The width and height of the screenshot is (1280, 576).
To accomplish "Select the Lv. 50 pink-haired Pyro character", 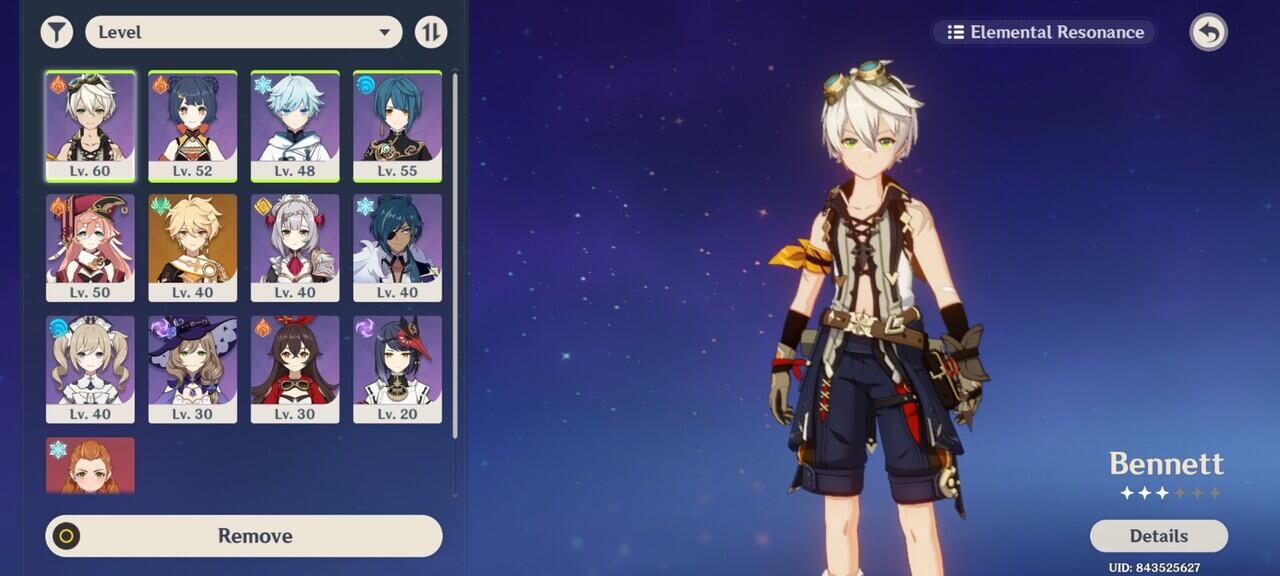I will (x=90, y=247).
